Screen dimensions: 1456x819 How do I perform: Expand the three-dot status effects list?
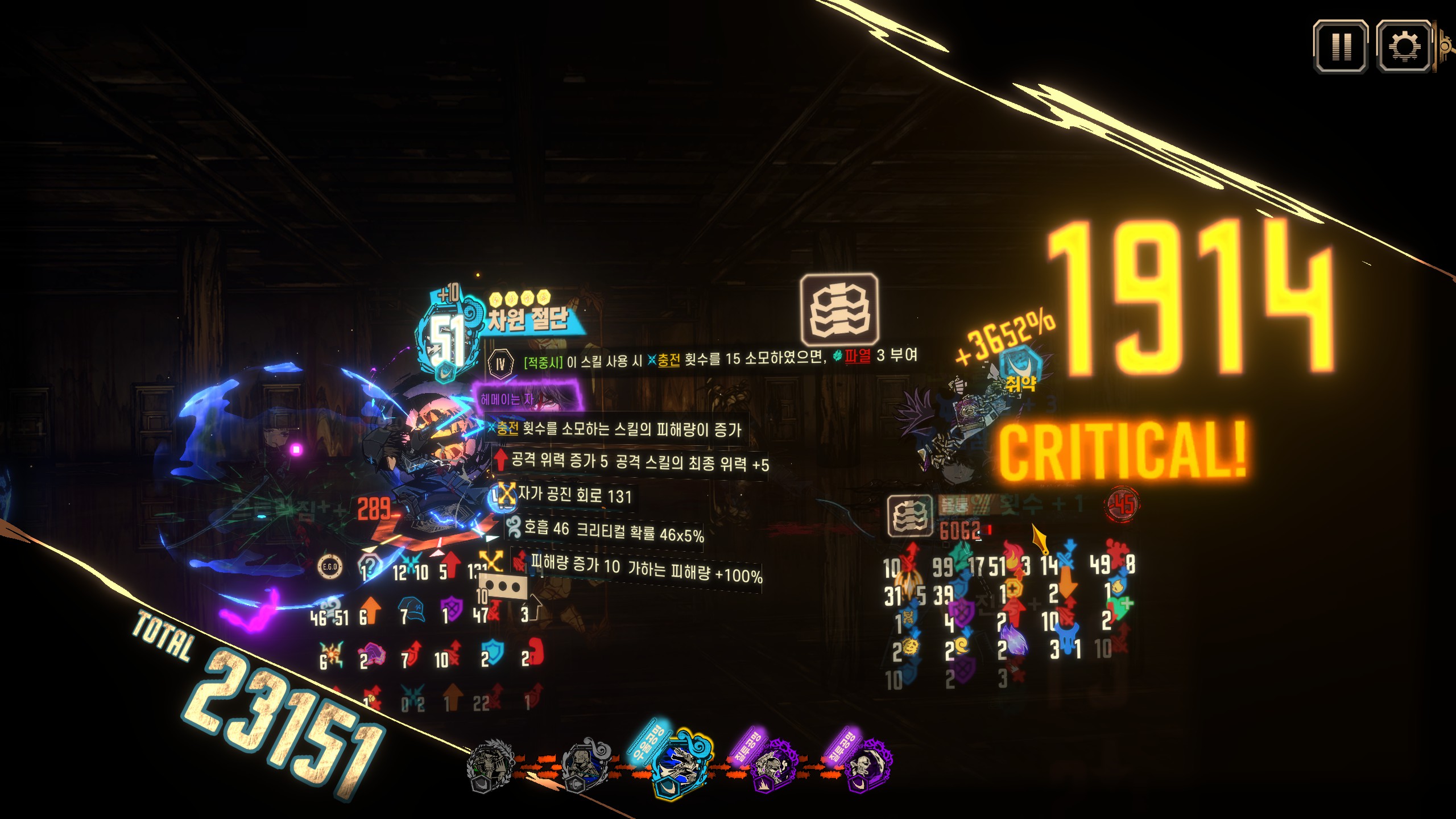503,586
